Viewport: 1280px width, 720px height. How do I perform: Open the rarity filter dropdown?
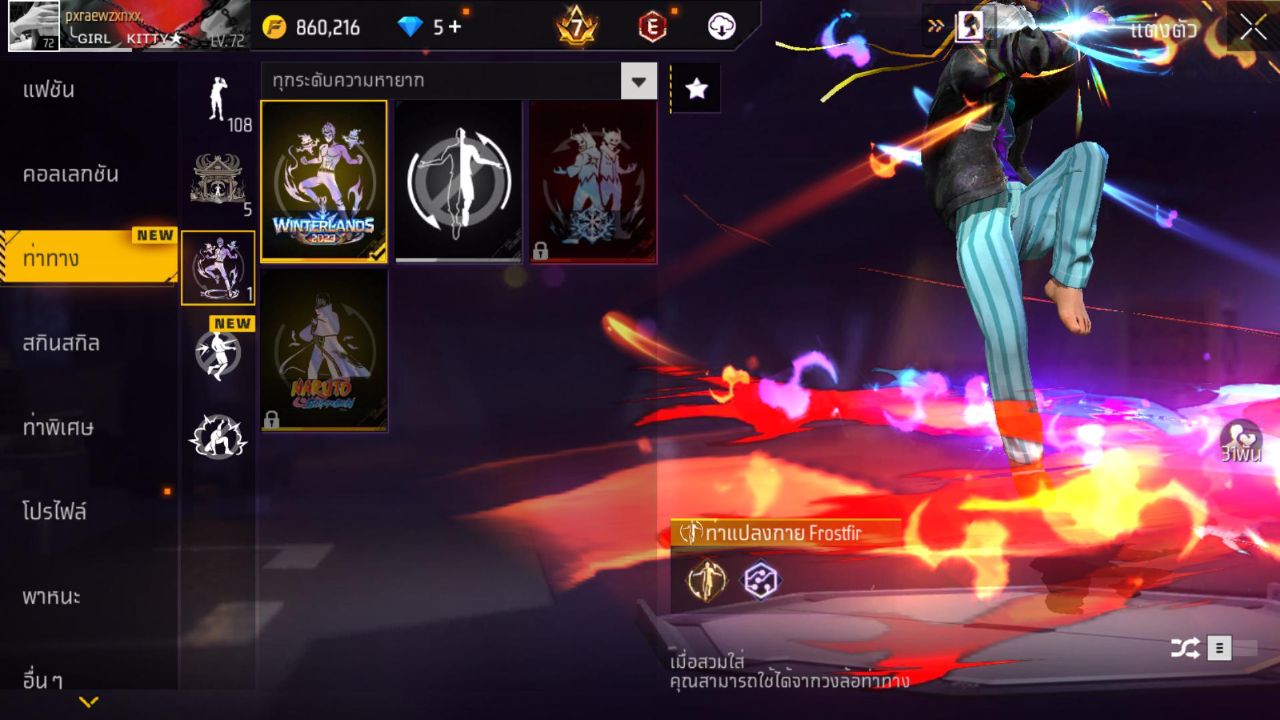[x=638, y=80]
